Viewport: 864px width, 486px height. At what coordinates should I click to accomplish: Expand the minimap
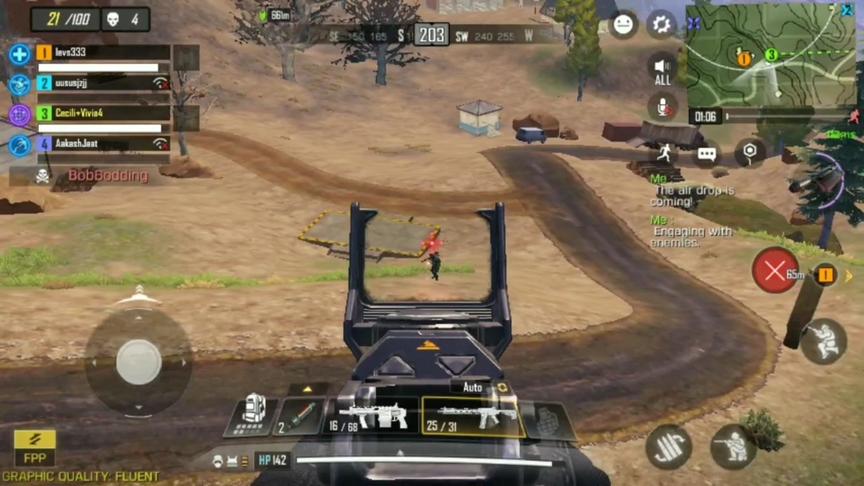click(770, 54)
